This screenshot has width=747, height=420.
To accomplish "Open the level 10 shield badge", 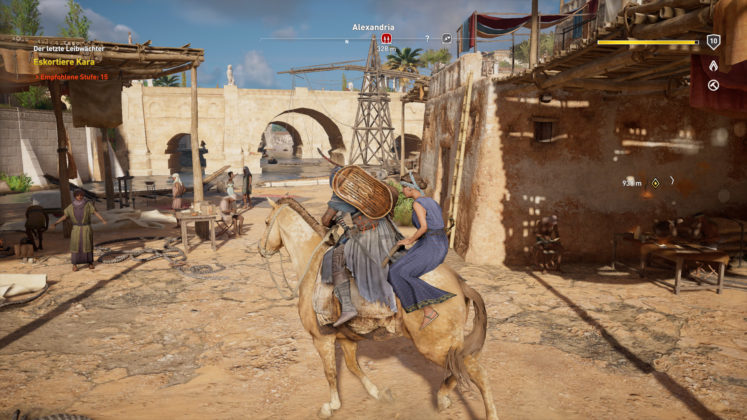I will pos(713,41).
